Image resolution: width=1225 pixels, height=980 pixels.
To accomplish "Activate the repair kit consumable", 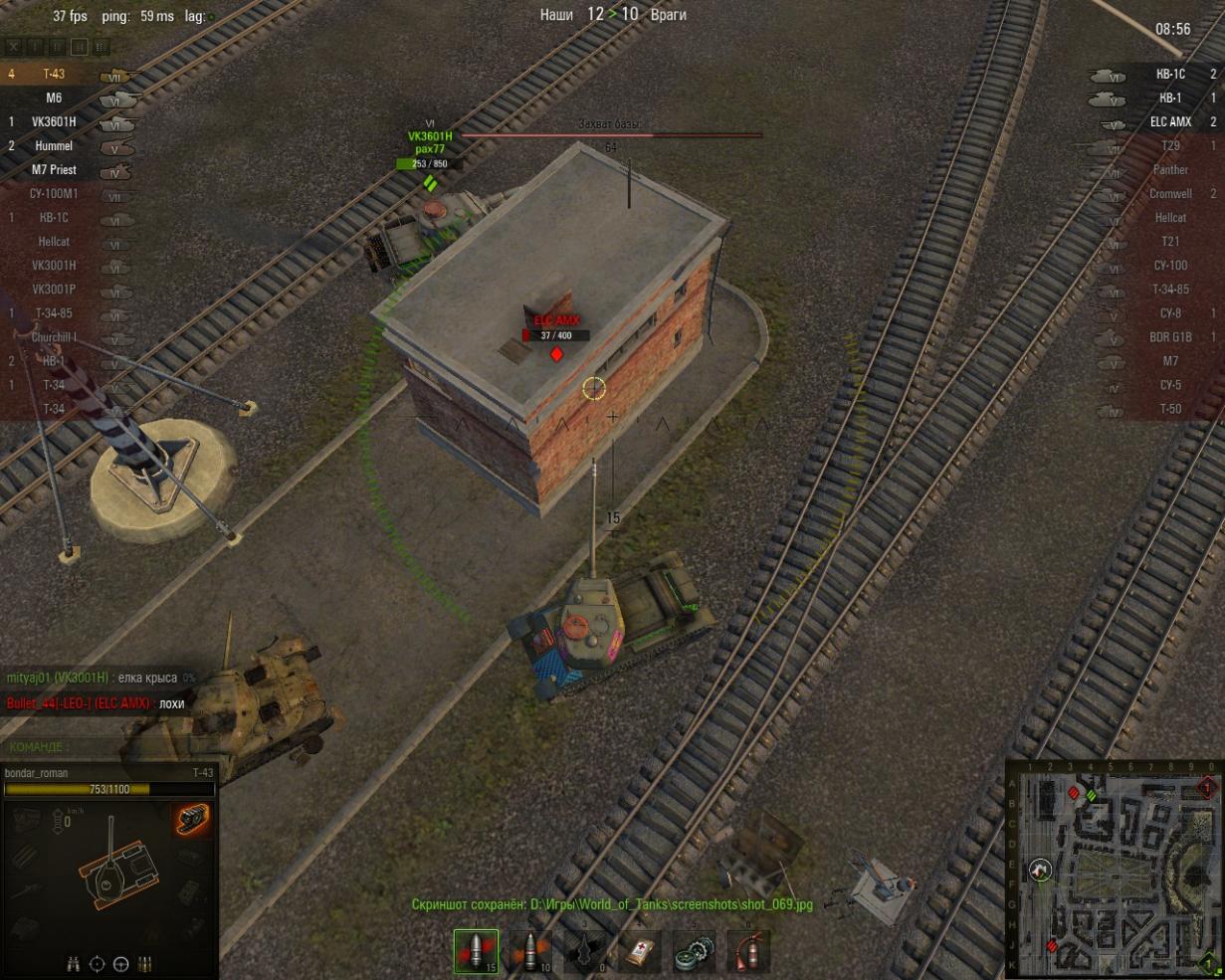I will tap(690, 951).
